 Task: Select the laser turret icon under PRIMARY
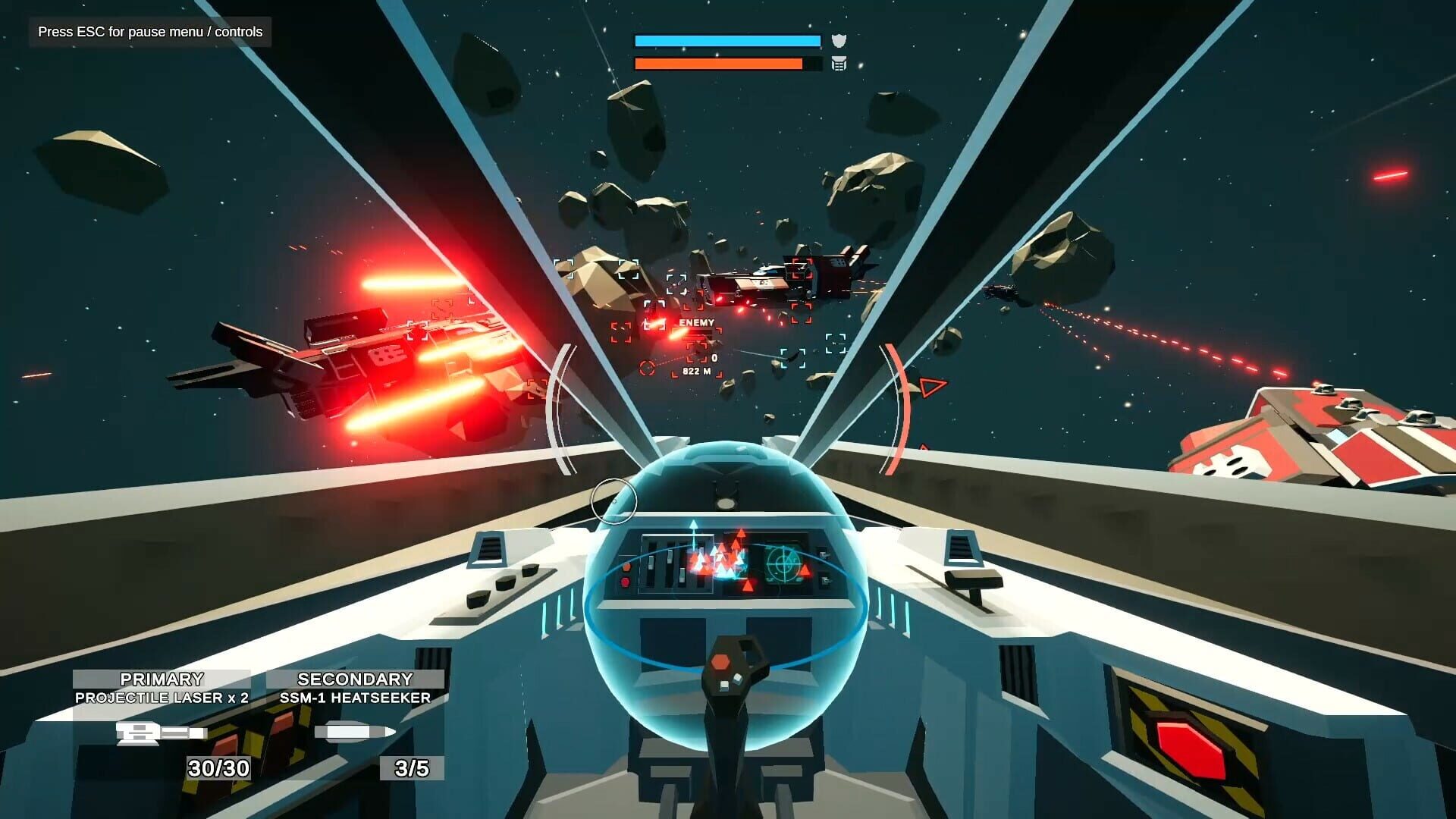click(x=163, y=730)
